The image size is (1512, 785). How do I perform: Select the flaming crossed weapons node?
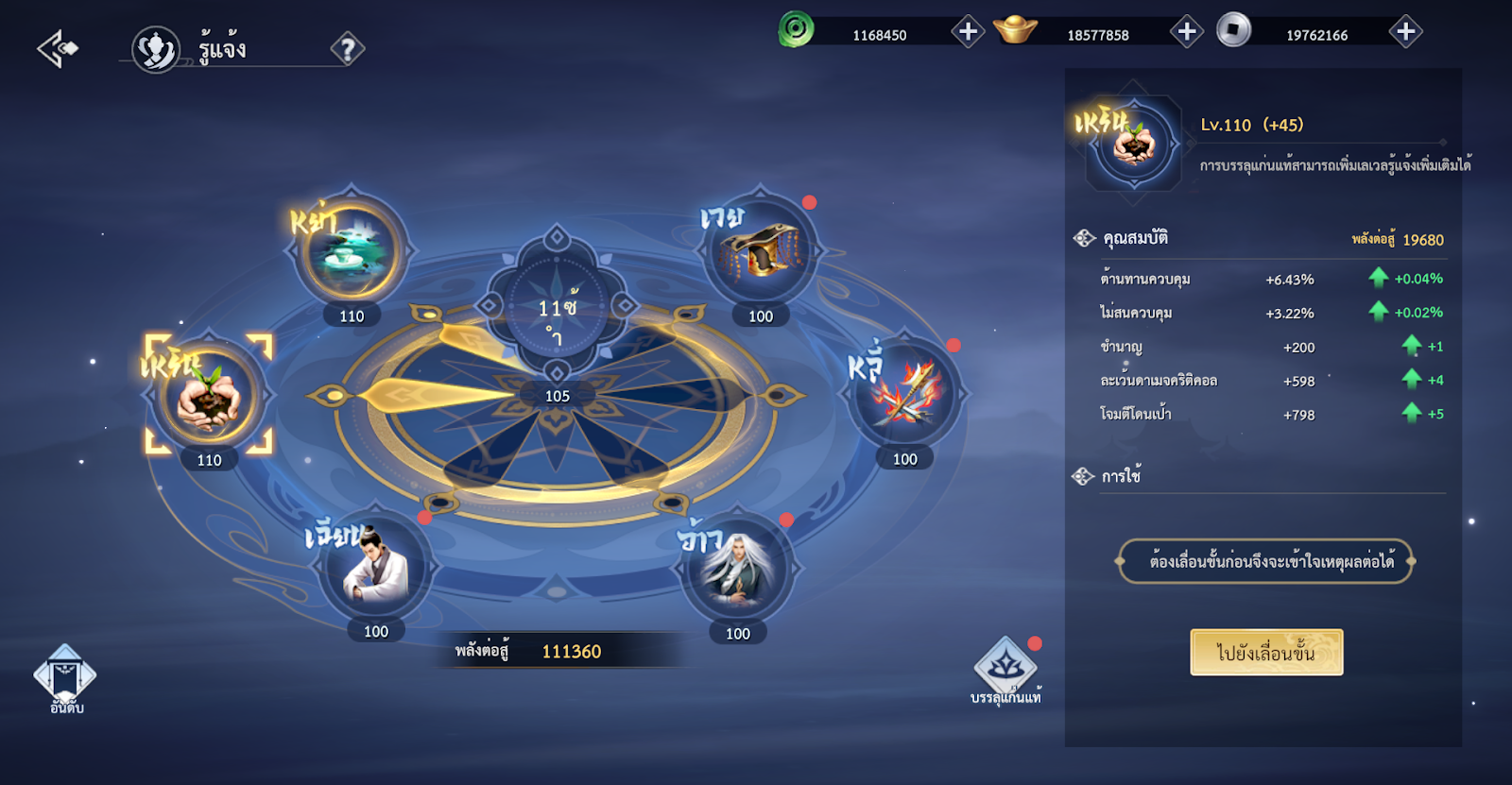click(x=904, y=395)
